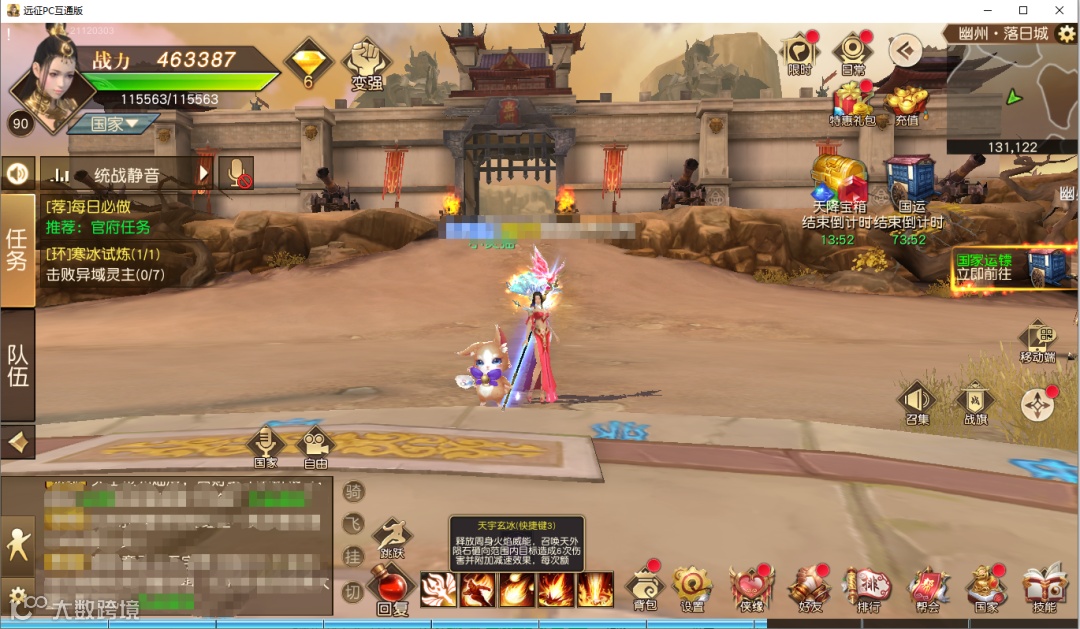The image size is (1080, 629).
Task: Open the 背包 backpack
Action: (644, 586)
